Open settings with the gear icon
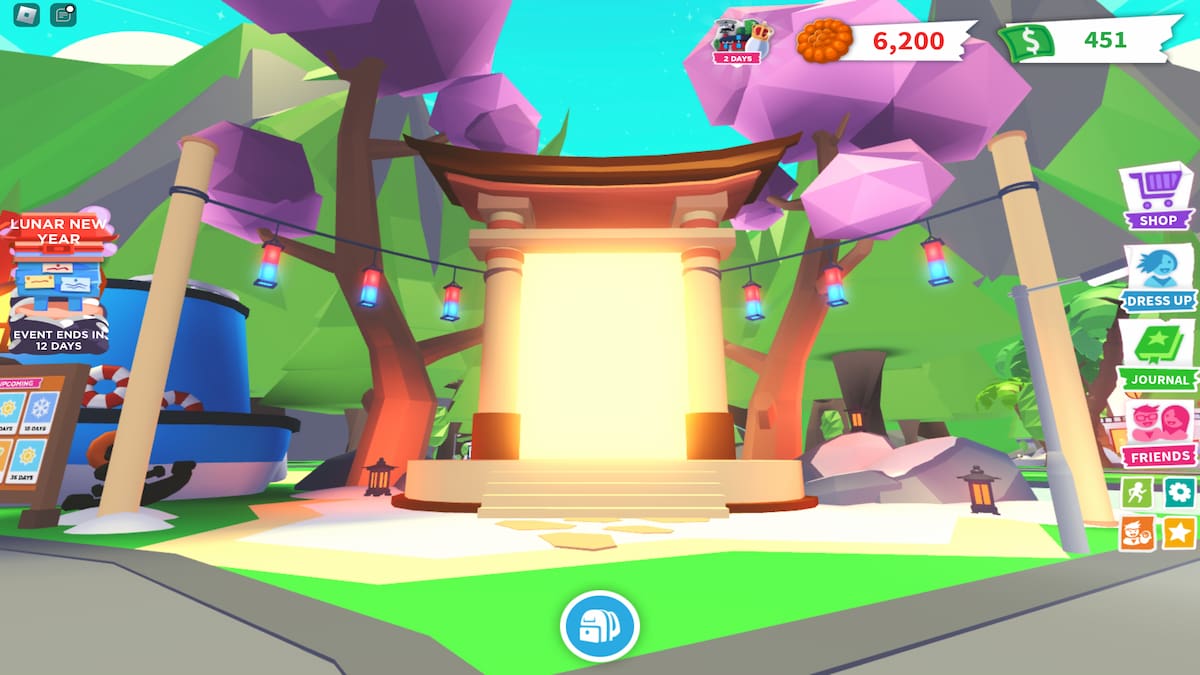Image resolution: width=1200 pixels, height=675 pixels. 1179,492
